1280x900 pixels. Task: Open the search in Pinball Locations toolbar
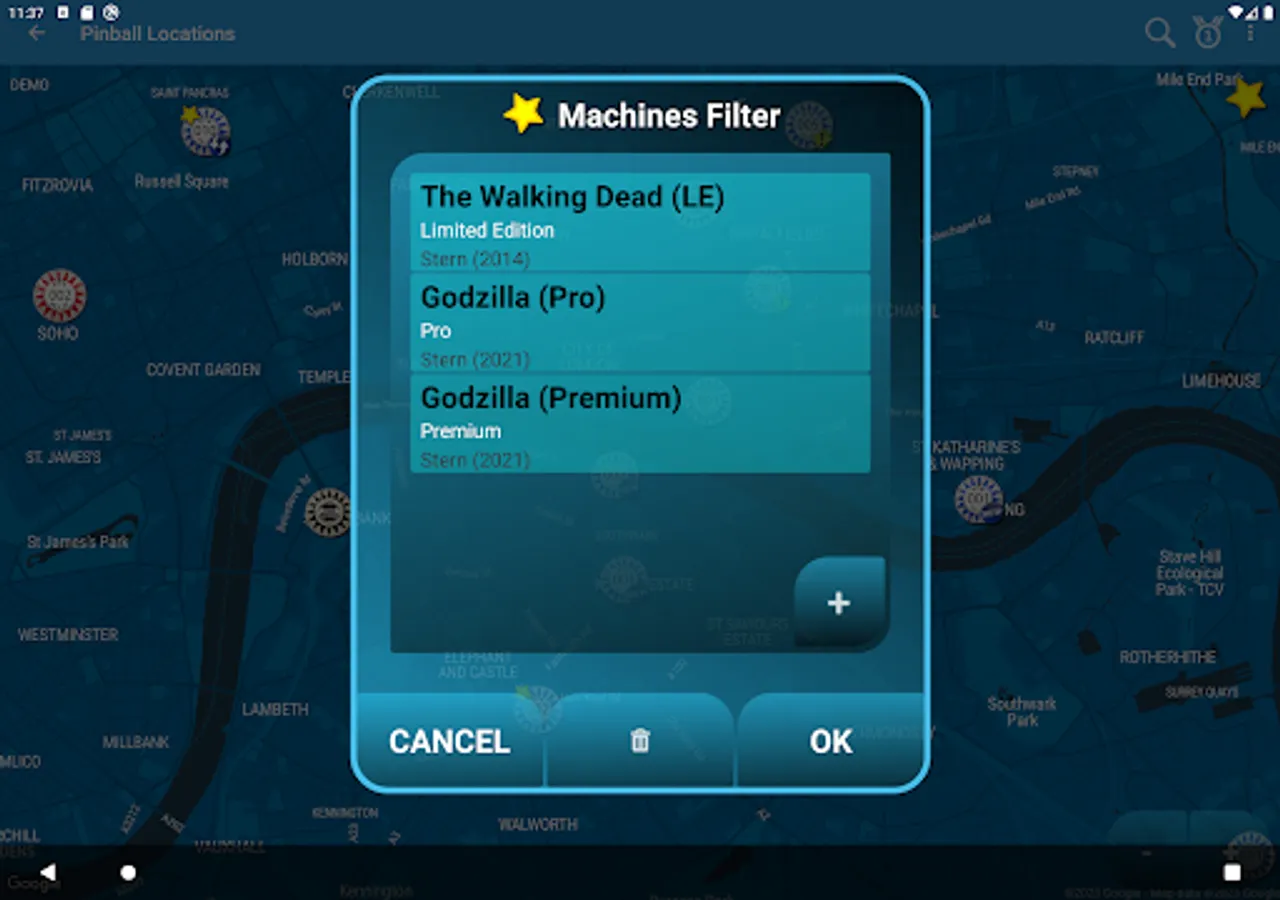(x=1160, y=33)
